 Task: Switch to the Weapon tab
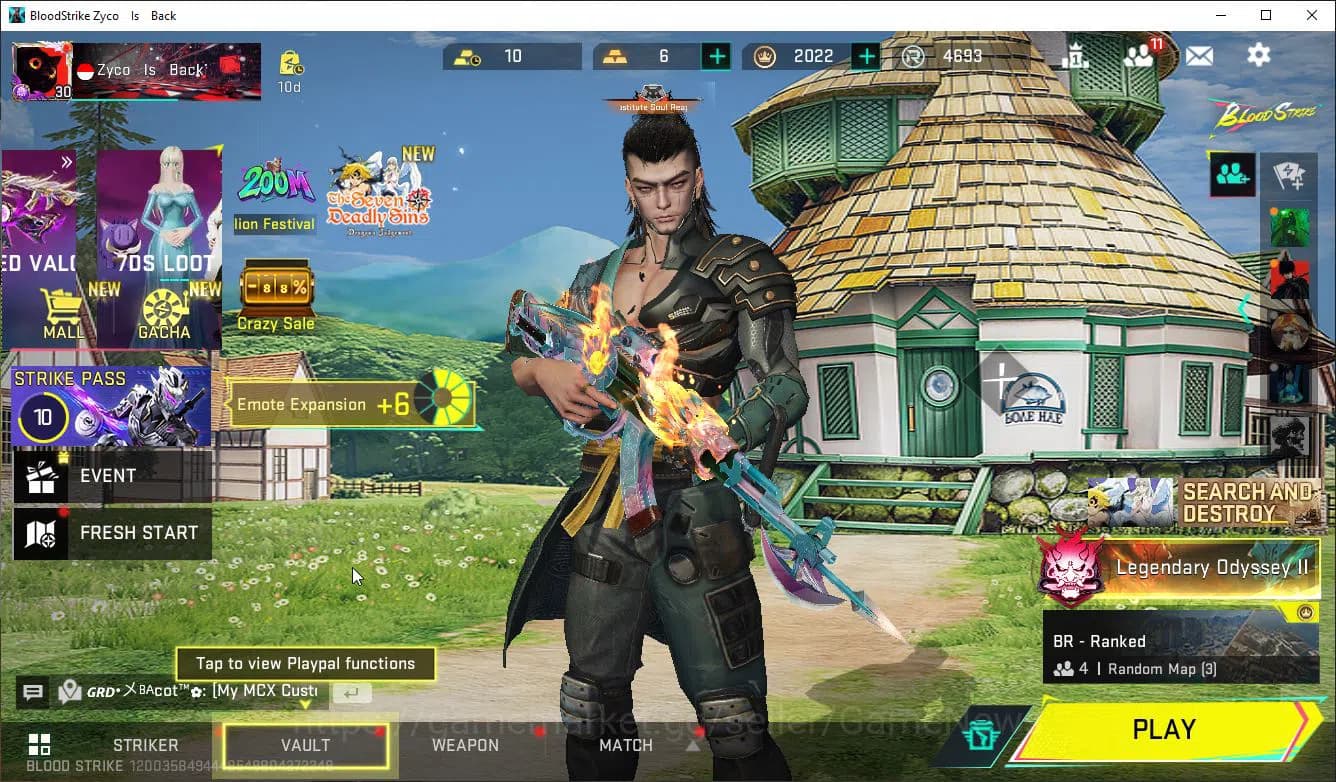464,745
